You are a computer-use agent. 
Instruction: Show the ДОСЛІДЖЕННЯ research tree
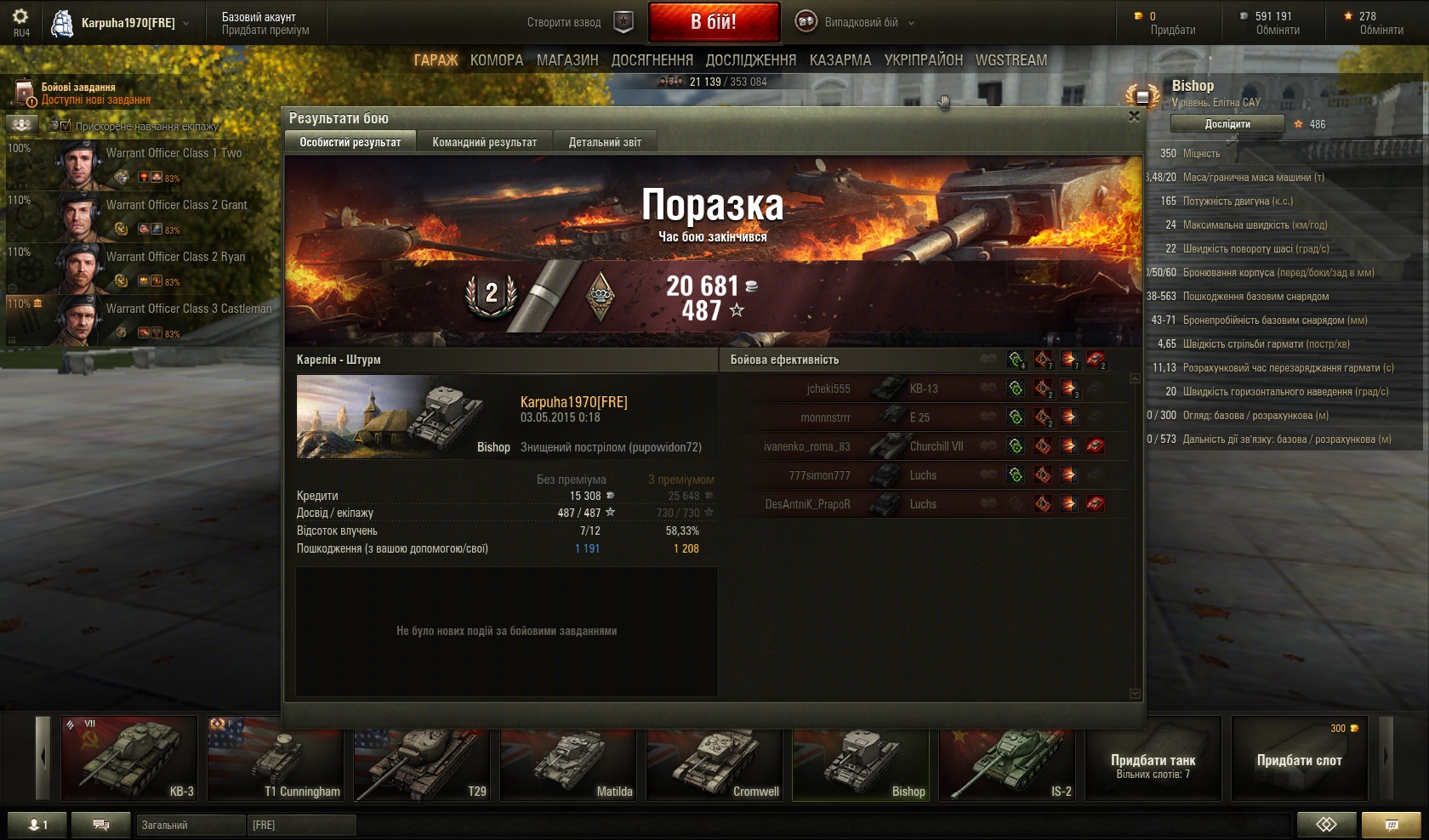pos(751,60)
